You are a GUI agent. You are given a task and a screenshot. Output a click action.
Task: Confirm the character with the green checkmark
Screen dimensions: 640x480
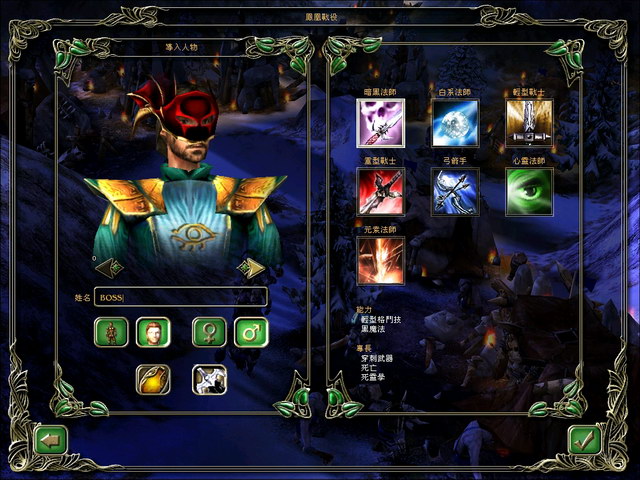coord(583,440)
